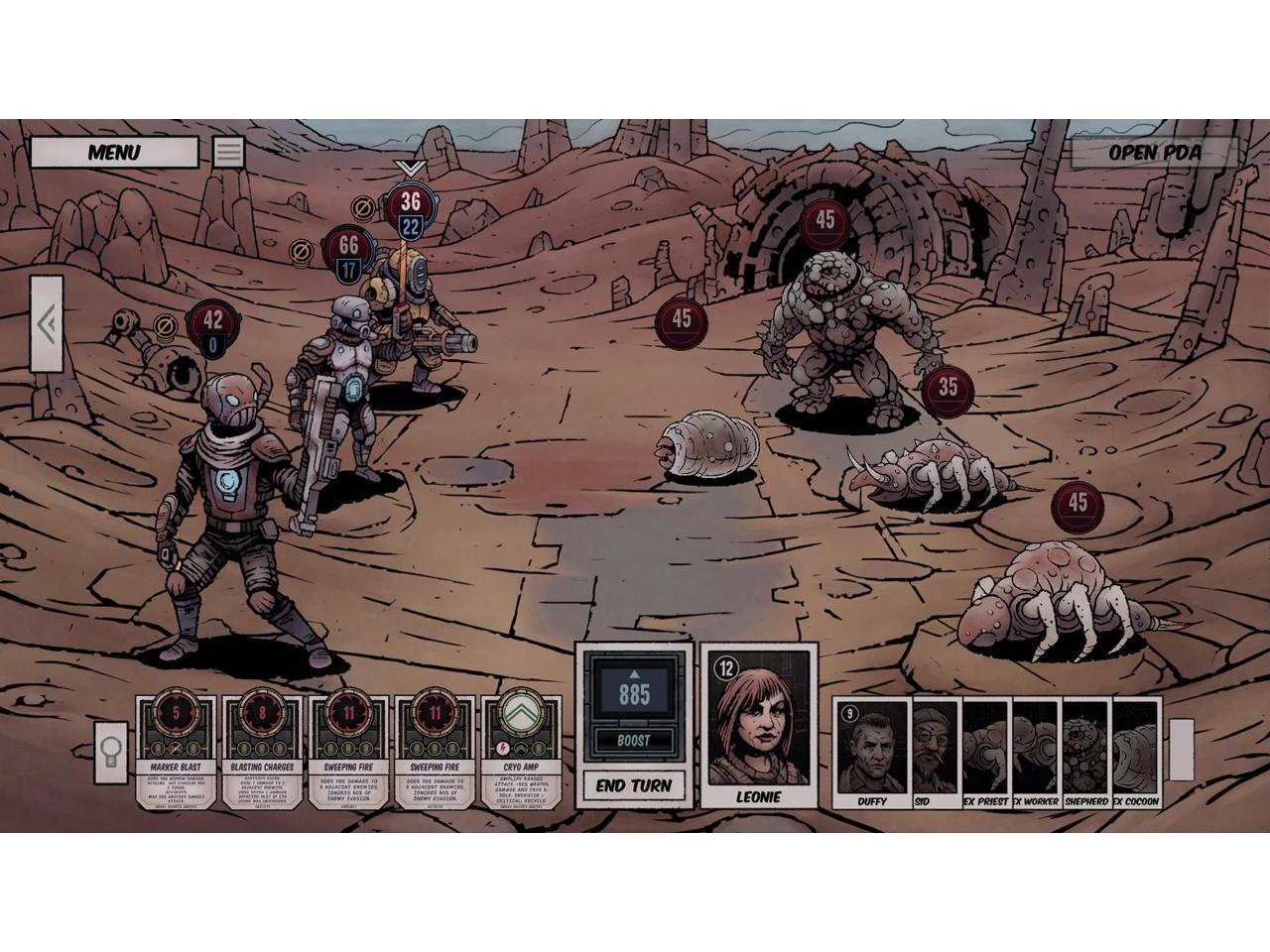The height and width of the screenshot is (952, 1270).
Task: Show the Shepherd turn order portrait
Action: point(1086,752)
